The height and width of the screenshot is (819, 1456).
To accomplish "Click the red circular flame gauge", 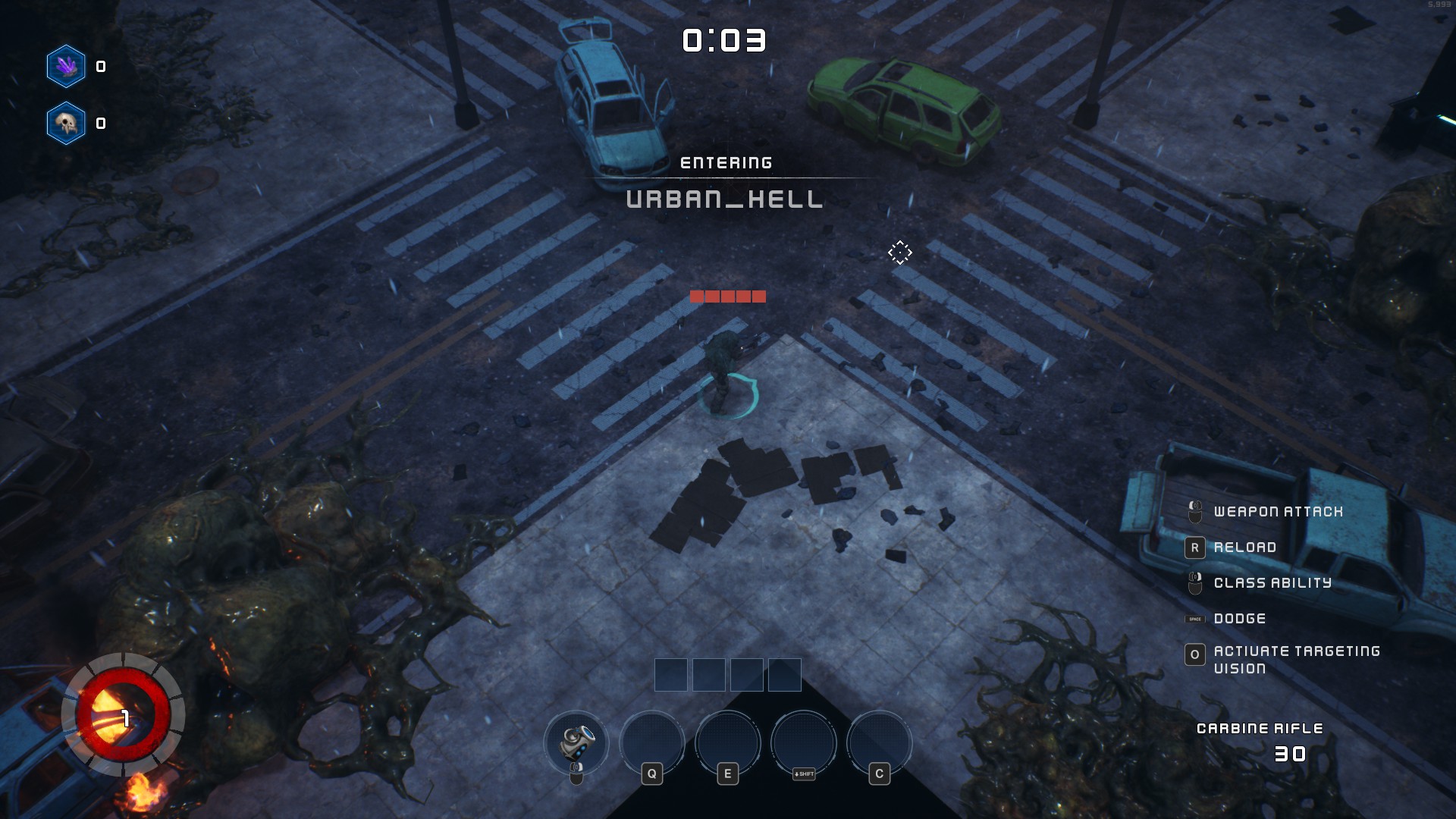I will [x=121, y=715].
